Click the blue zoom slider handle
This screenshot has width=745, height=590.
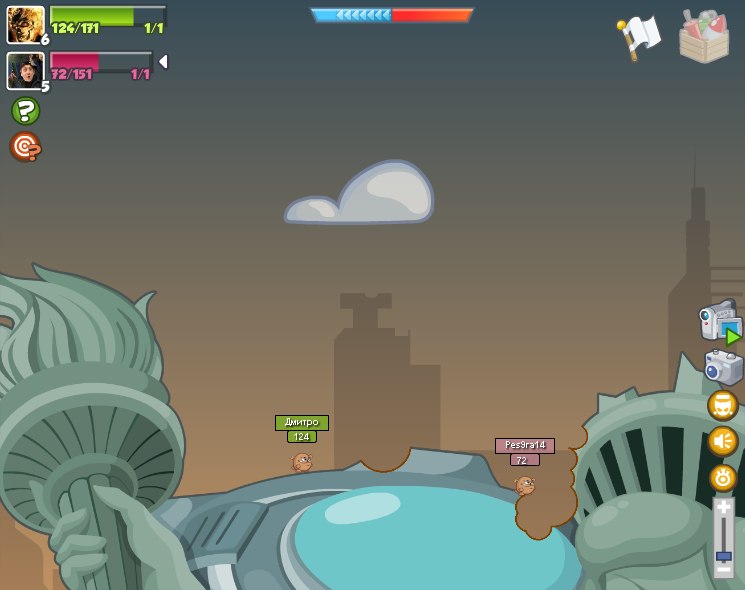coord(723,555)
